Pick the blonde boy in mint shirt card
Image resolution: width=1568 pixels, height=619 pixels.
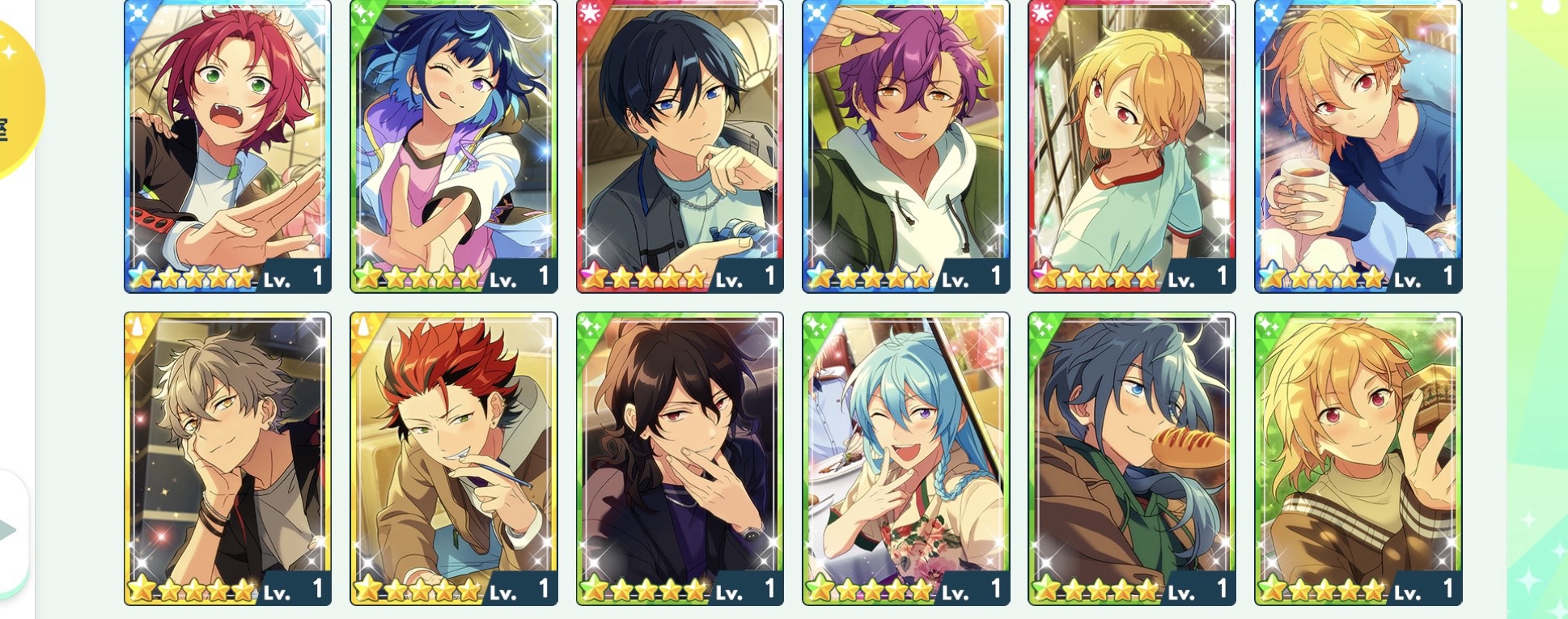[x=1132, y=146]
